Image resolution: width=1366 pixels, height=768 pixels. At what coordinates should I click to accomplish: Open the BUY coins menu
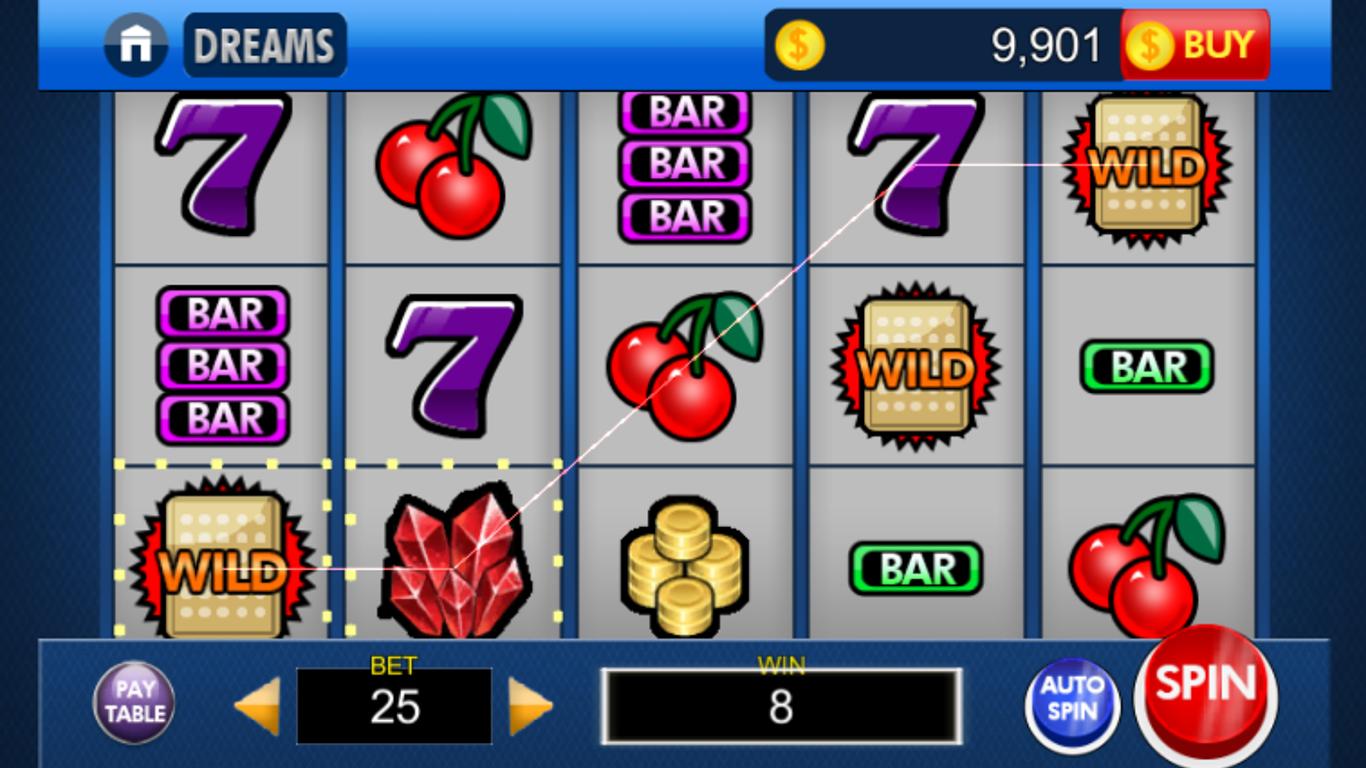[x=1196, y=44]
